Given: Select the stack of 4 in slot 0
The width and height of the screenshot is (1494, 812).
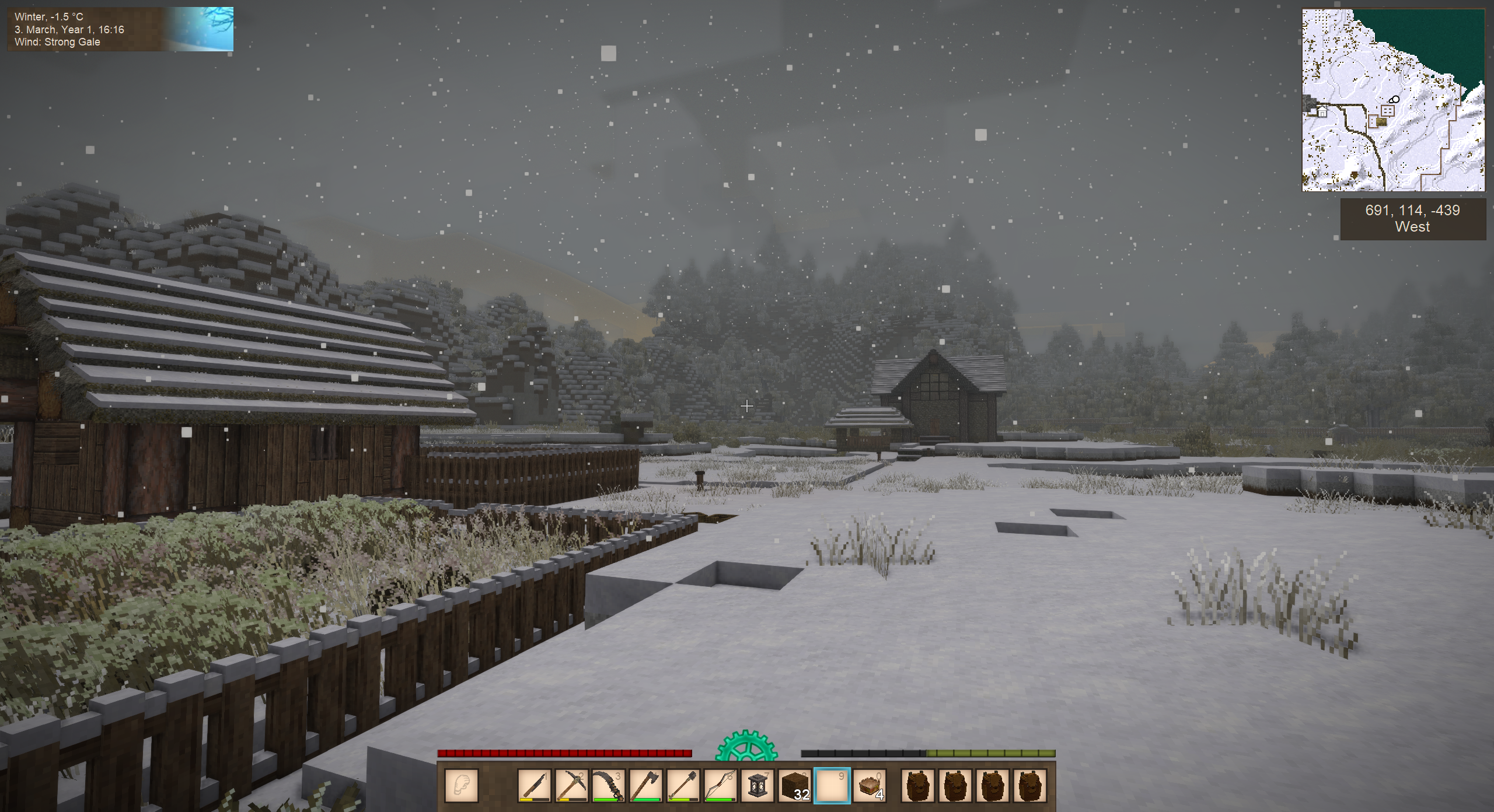Looking at the screenshot, I should coord(870,785).
